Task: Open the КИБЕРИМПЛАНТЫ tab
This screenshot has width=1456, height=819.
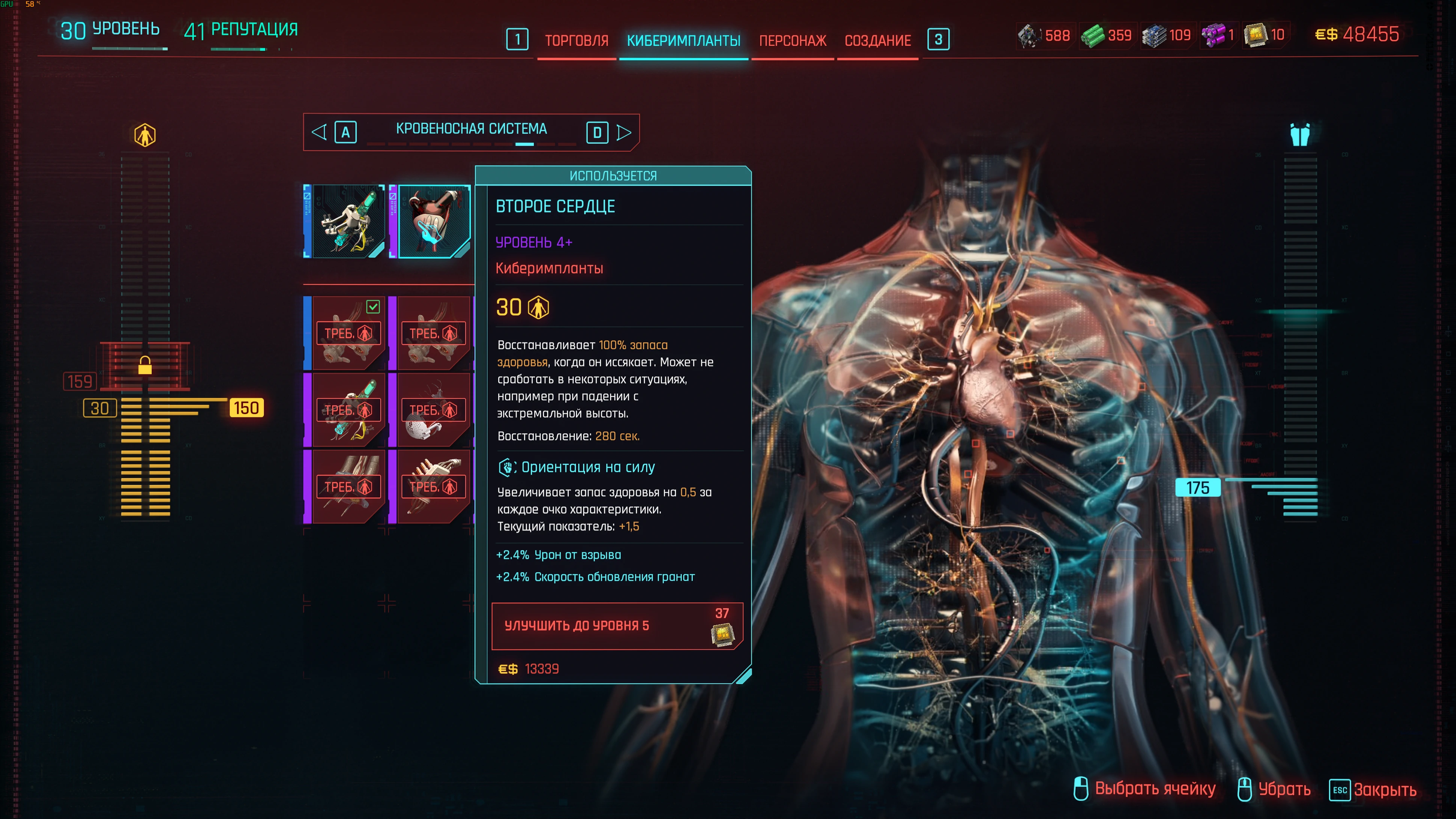Action: (x=683, y=41)
